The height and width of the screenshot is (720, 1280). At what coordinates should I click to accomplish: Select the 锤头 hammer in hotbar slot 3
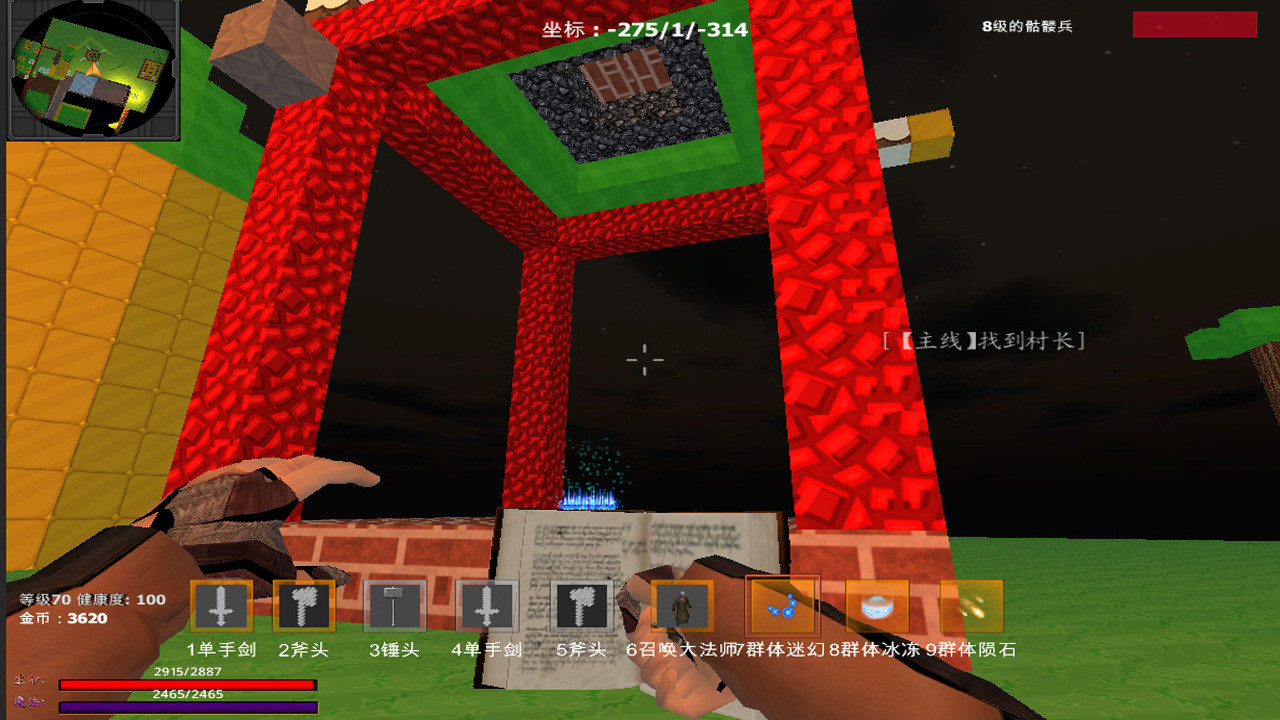[394, 605]
